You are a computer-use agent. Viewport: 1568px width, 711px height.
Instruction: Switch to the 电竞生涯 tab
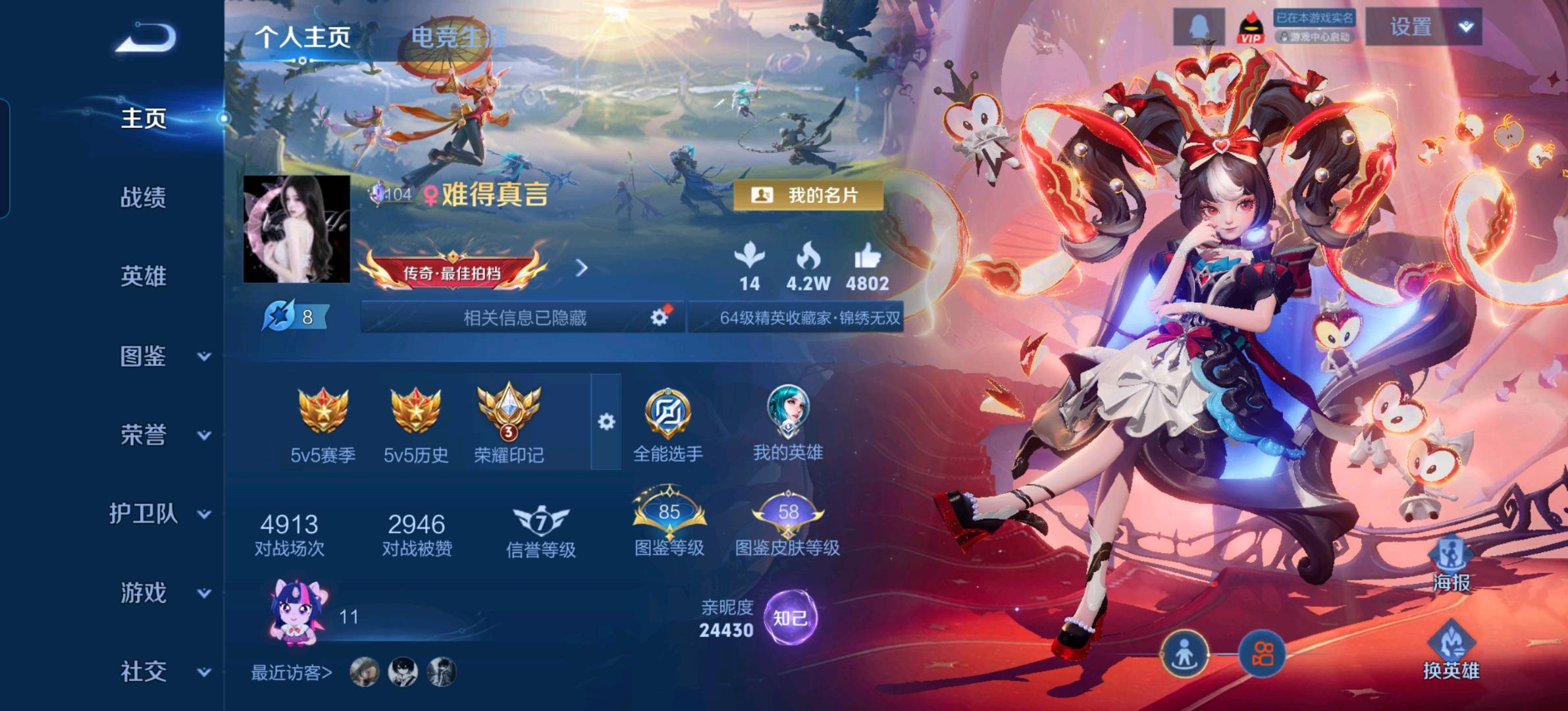pos(456,38)
